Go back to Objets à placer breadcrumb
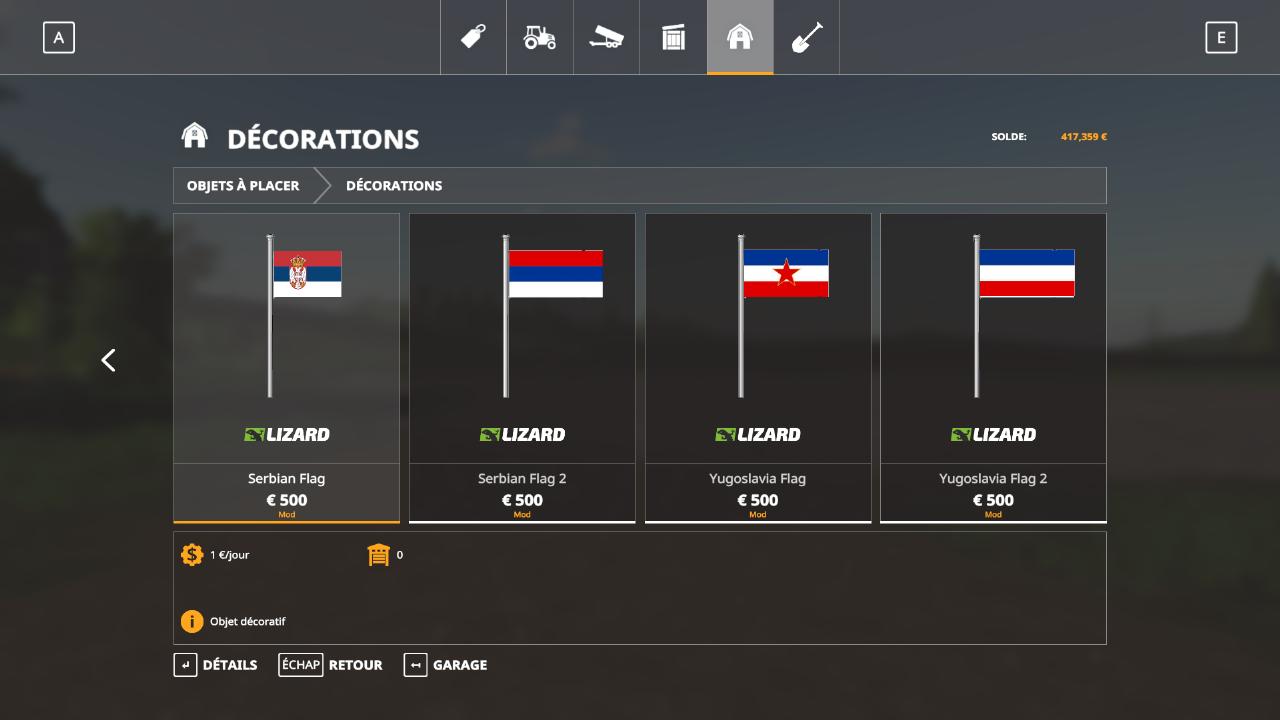The height and width of the screenshot is (720, 1280). 243,186
